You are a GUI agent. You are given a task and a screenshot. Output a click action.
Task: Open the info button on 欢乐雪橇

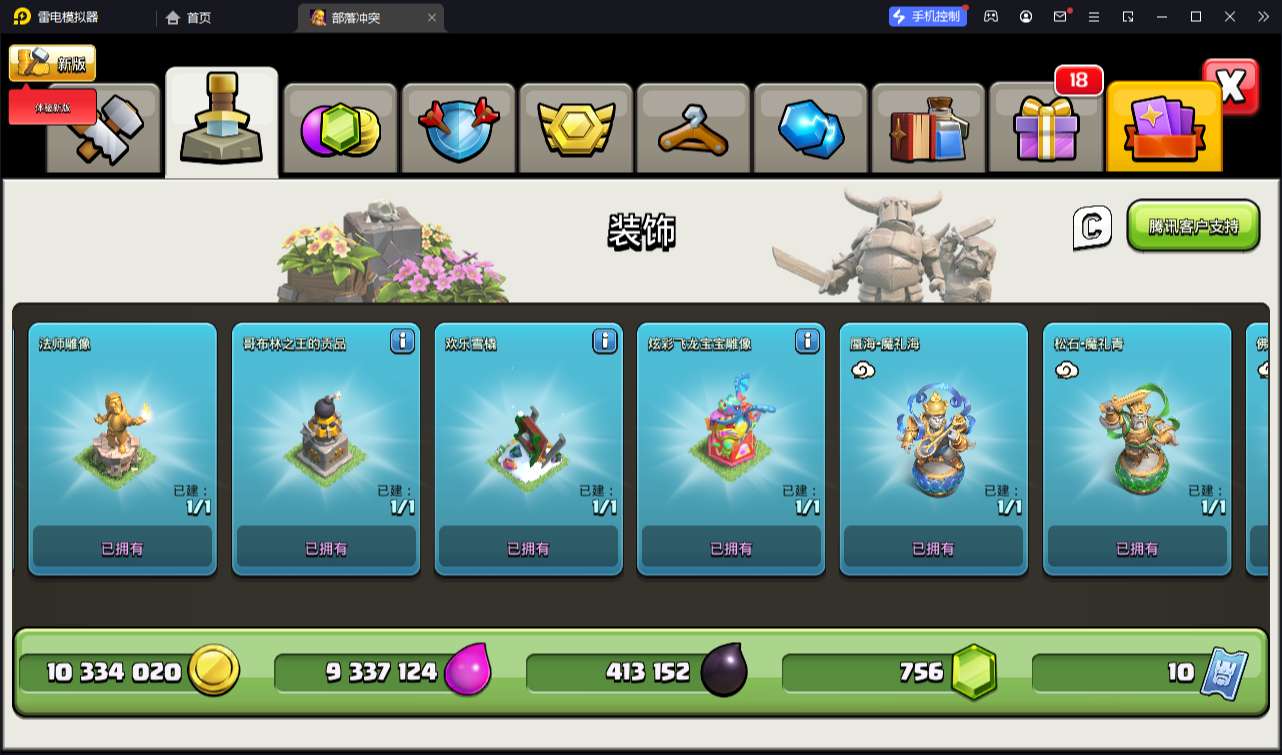[x=605, y=341]
